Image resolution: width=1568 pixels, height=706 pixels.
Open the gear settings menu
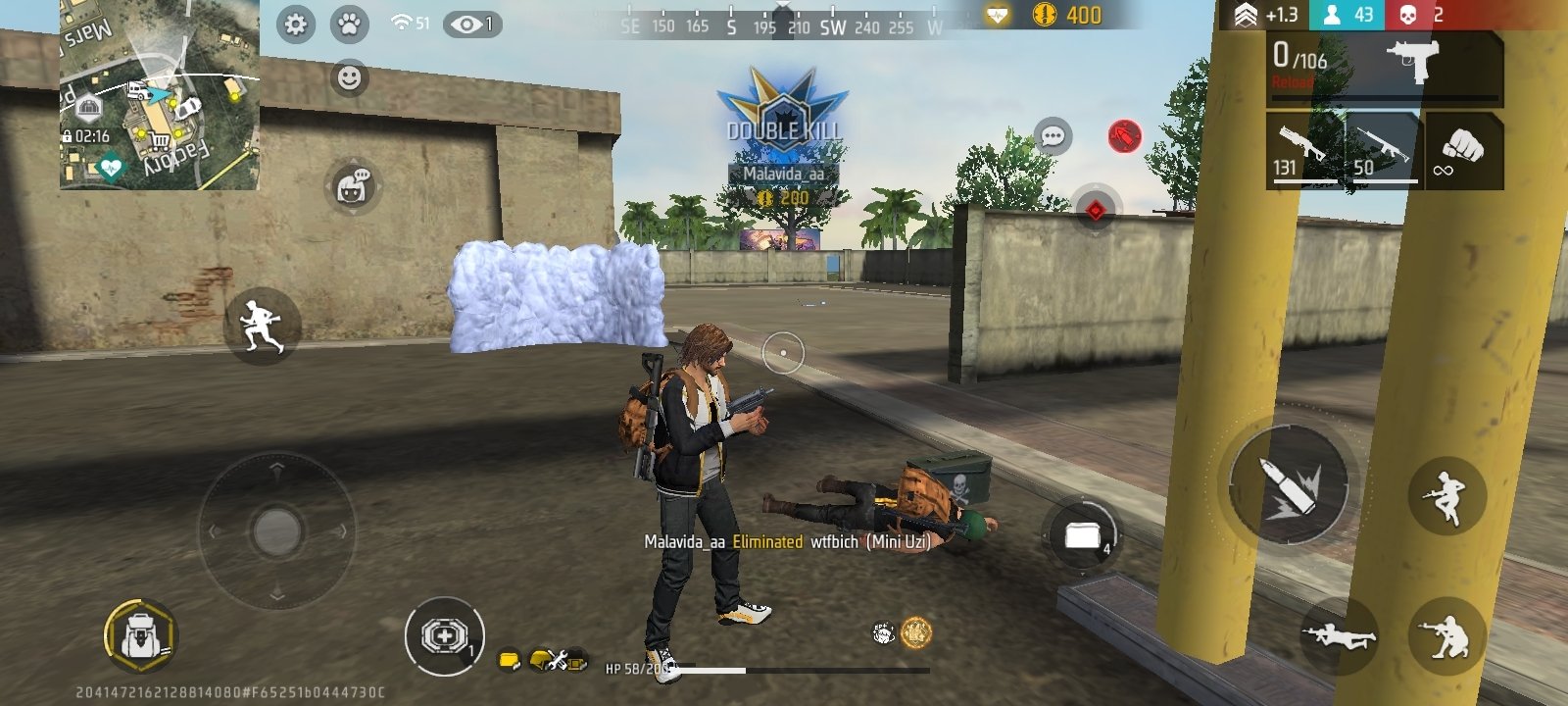click(295, 25)
